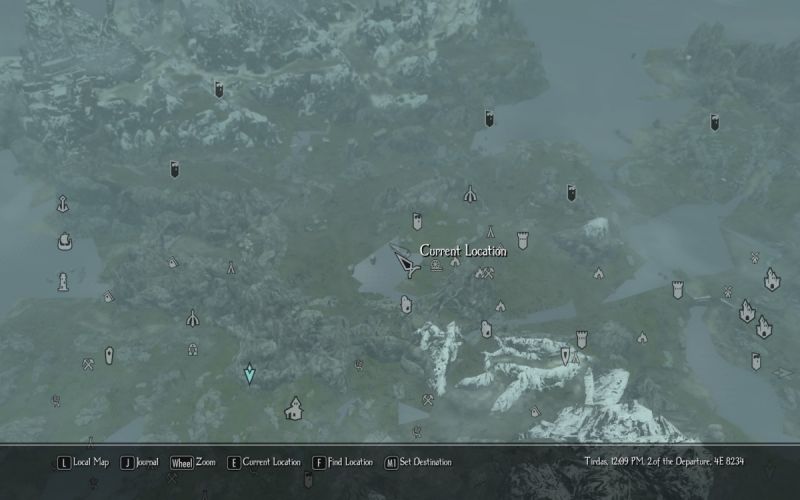Pick the longship map marker
The height and width of the screenshot is (500, 800).
[65, 241]
